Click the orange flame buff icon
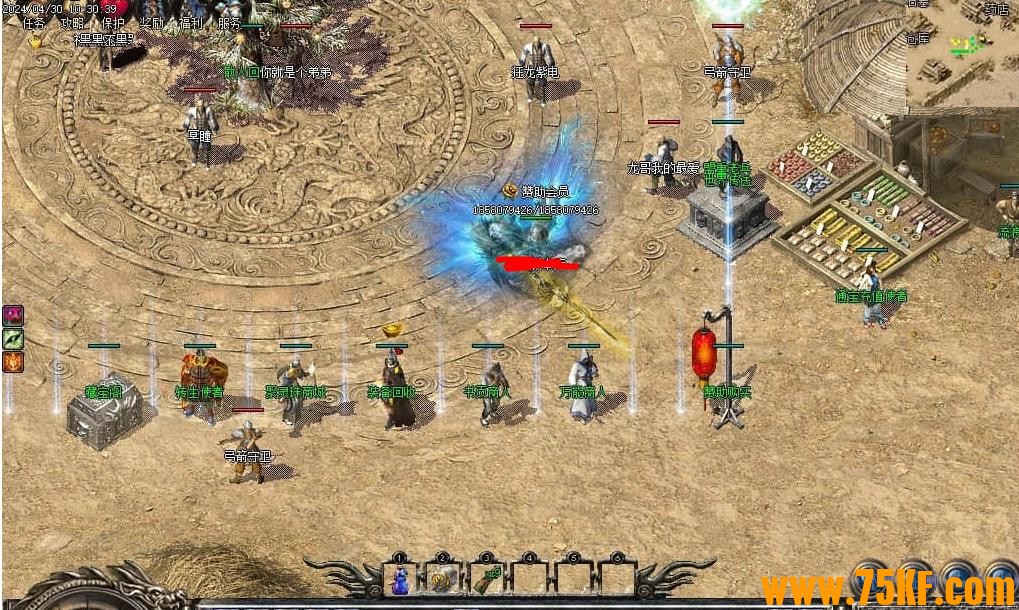The width and height of the screenshot is (1019, 610). point(13,362)
